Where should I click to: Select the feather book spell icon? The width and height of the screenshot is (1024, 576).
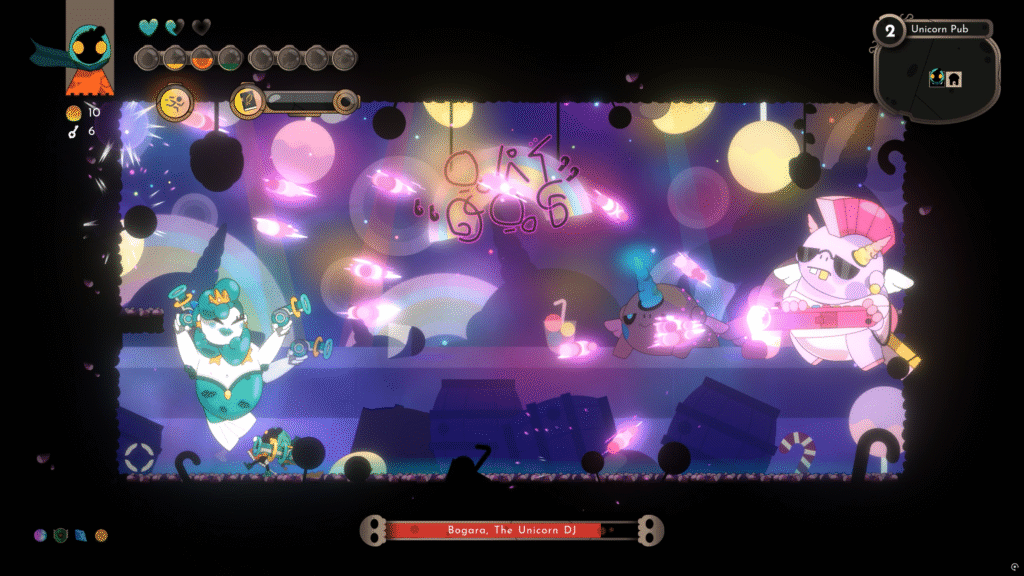[x=246, y=100]
